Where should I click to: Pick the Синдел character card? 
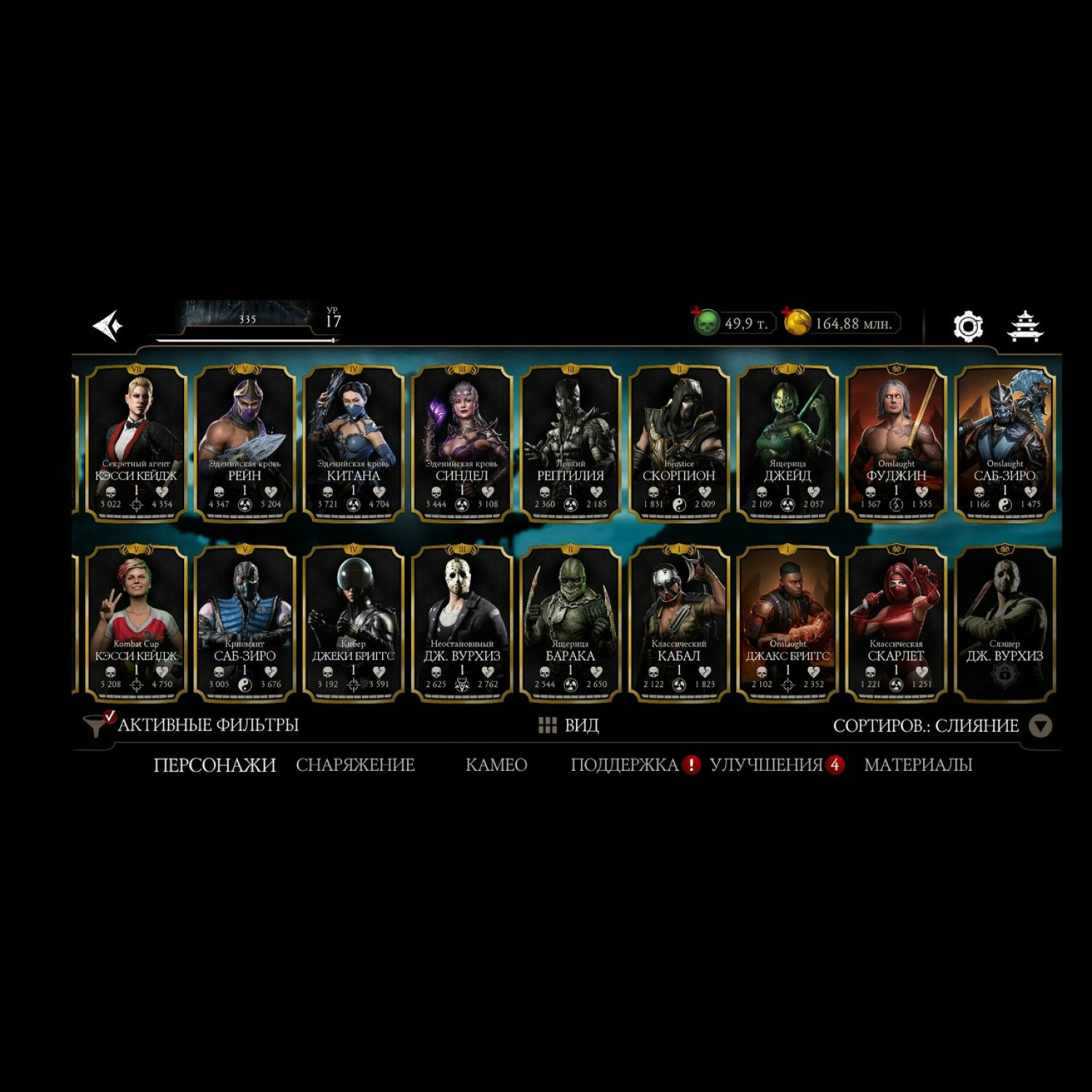point(462,443)
